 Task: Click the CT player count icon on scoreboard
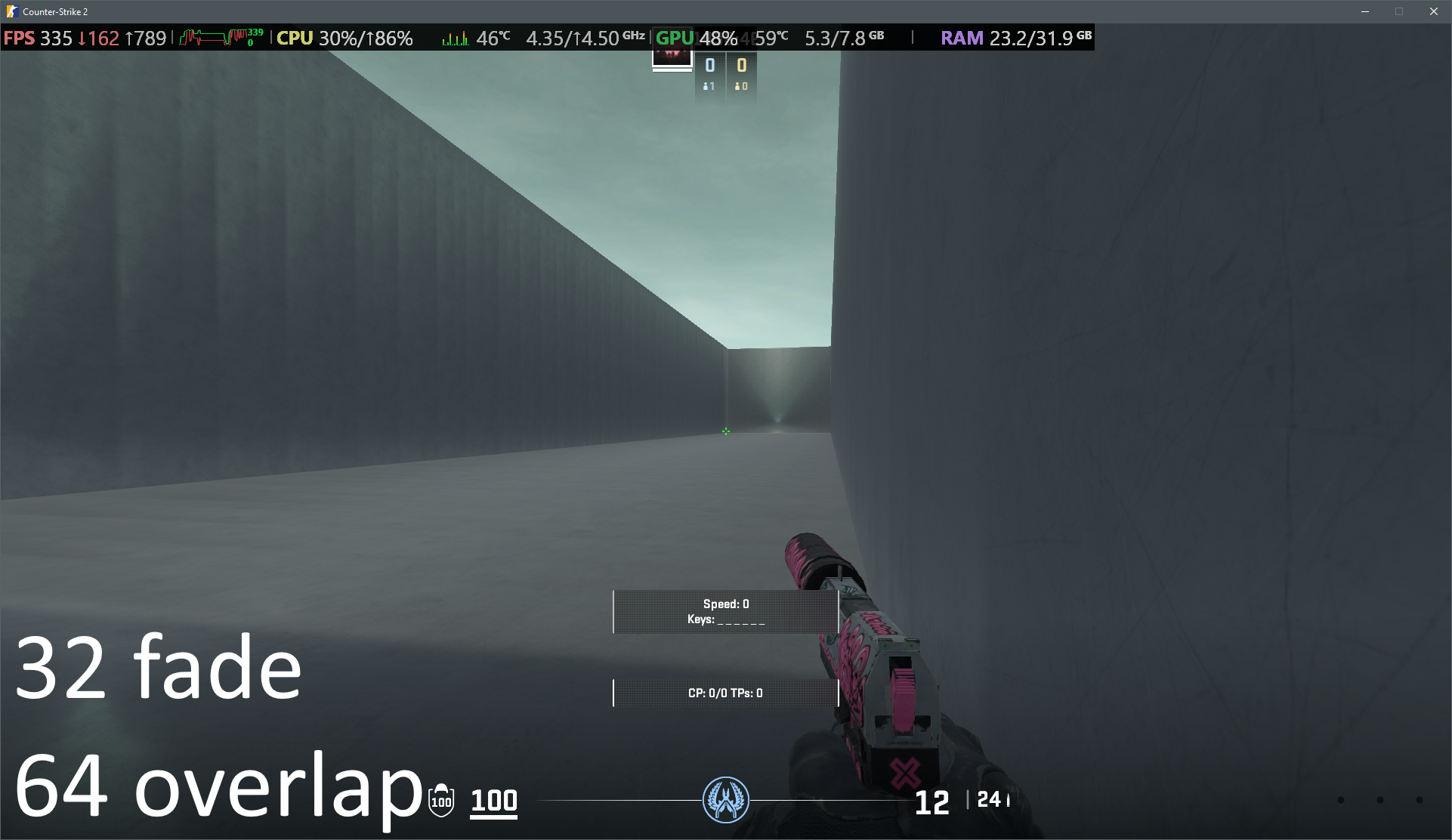pos(706,87)
